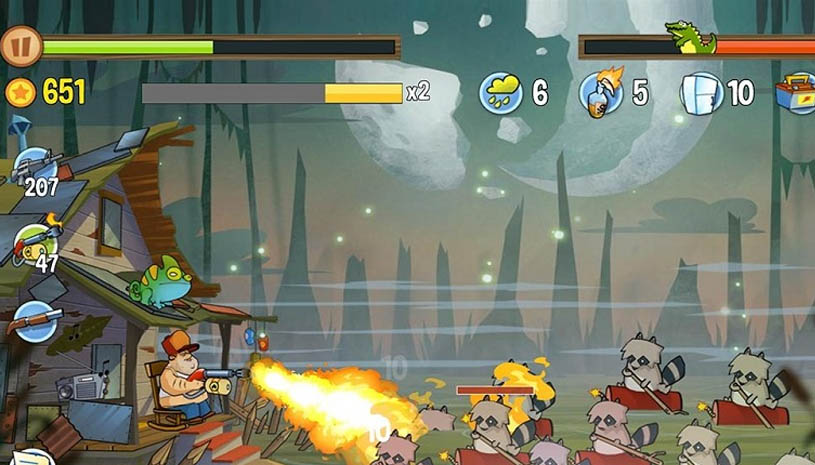This screenshot has width=815, height=465.
Task: Use the Molotov cocktail item
Action: [602, 92]
